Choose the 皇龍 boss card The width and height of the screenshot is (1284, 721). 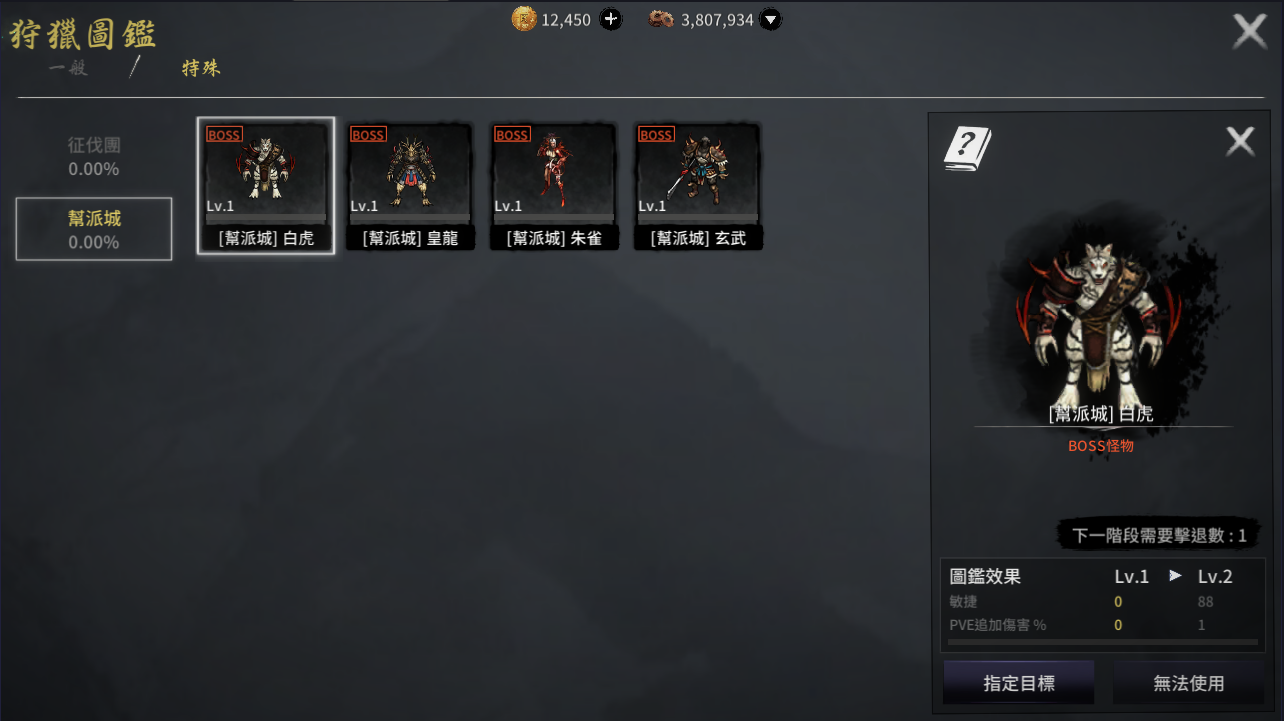[x=410, y=185]
